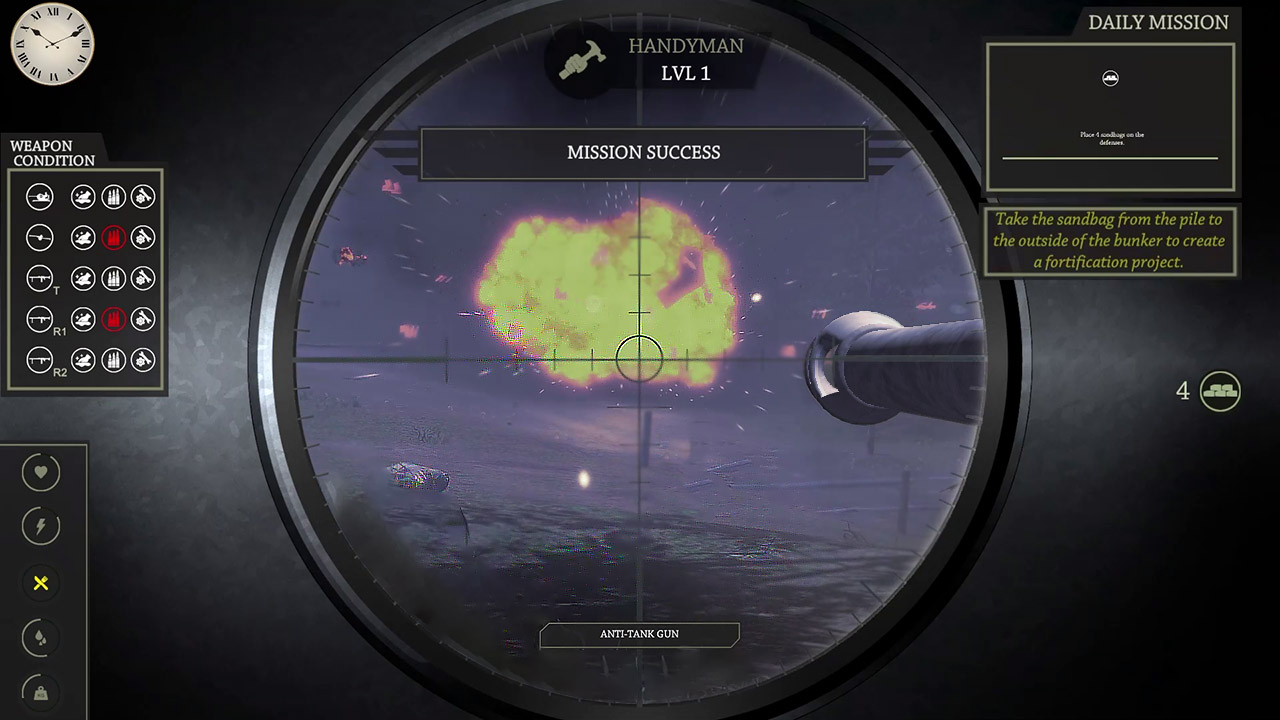
Task: Click the sandbag inventory icon beside the 4
Action: point(1222,392)
